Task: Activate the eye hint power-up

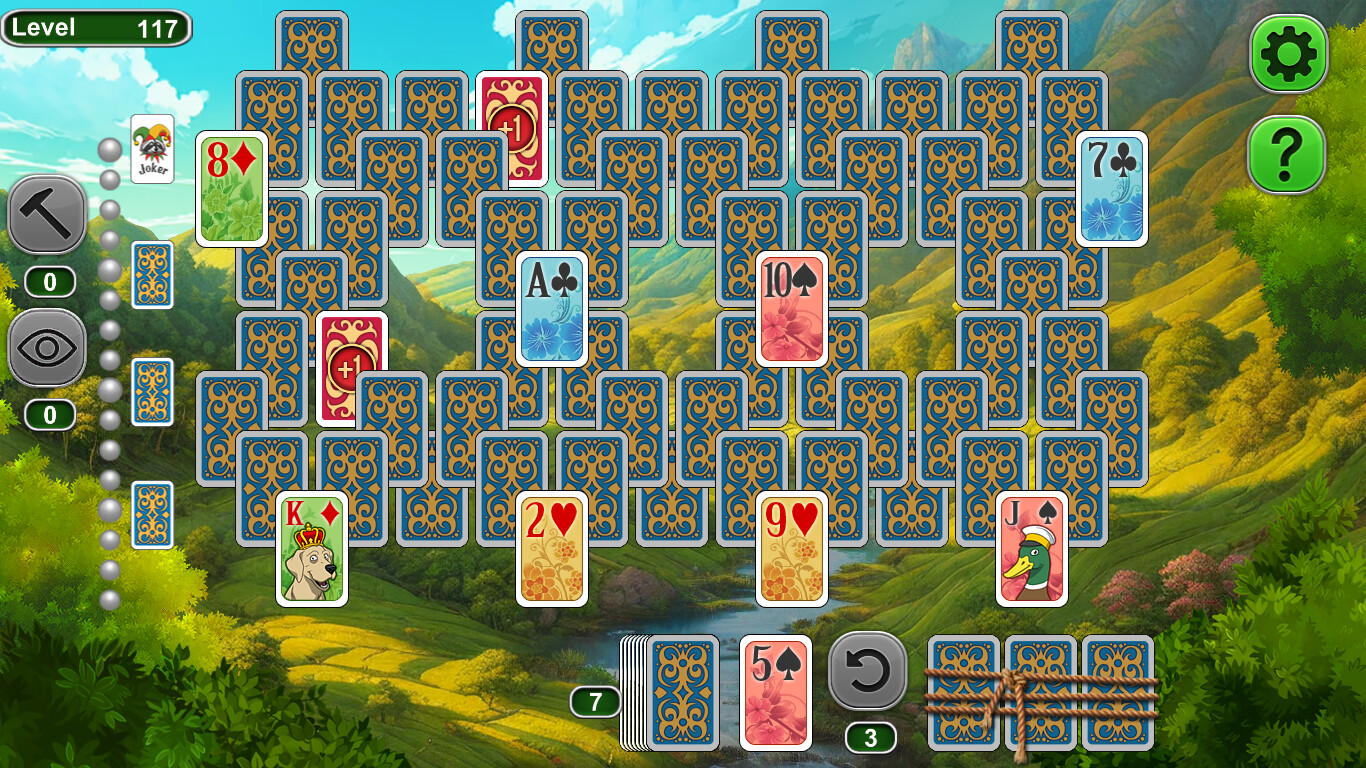Action: pos(47,350)
